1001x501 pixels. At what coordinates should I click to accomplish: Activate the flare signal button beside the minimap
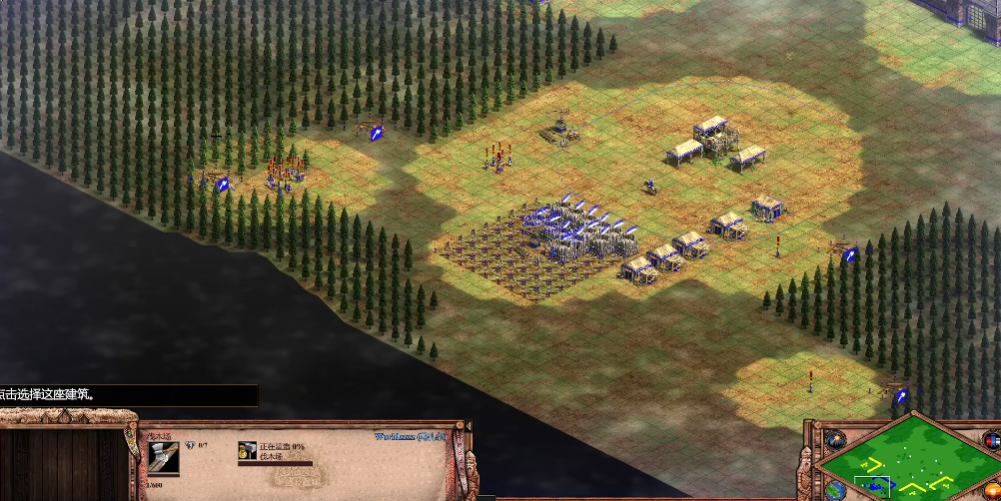(834, 438)
